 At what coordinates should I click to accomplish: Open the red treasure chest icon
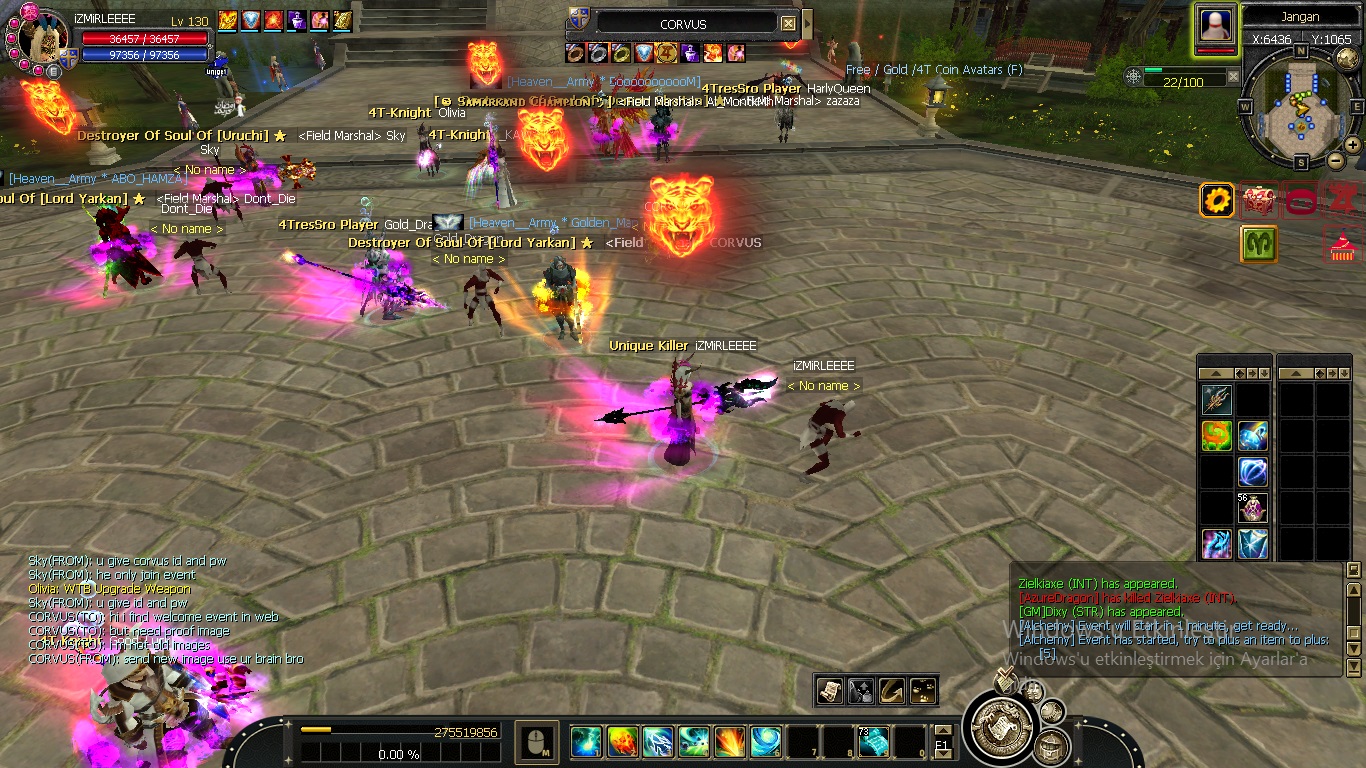(x=1259, y=201)
